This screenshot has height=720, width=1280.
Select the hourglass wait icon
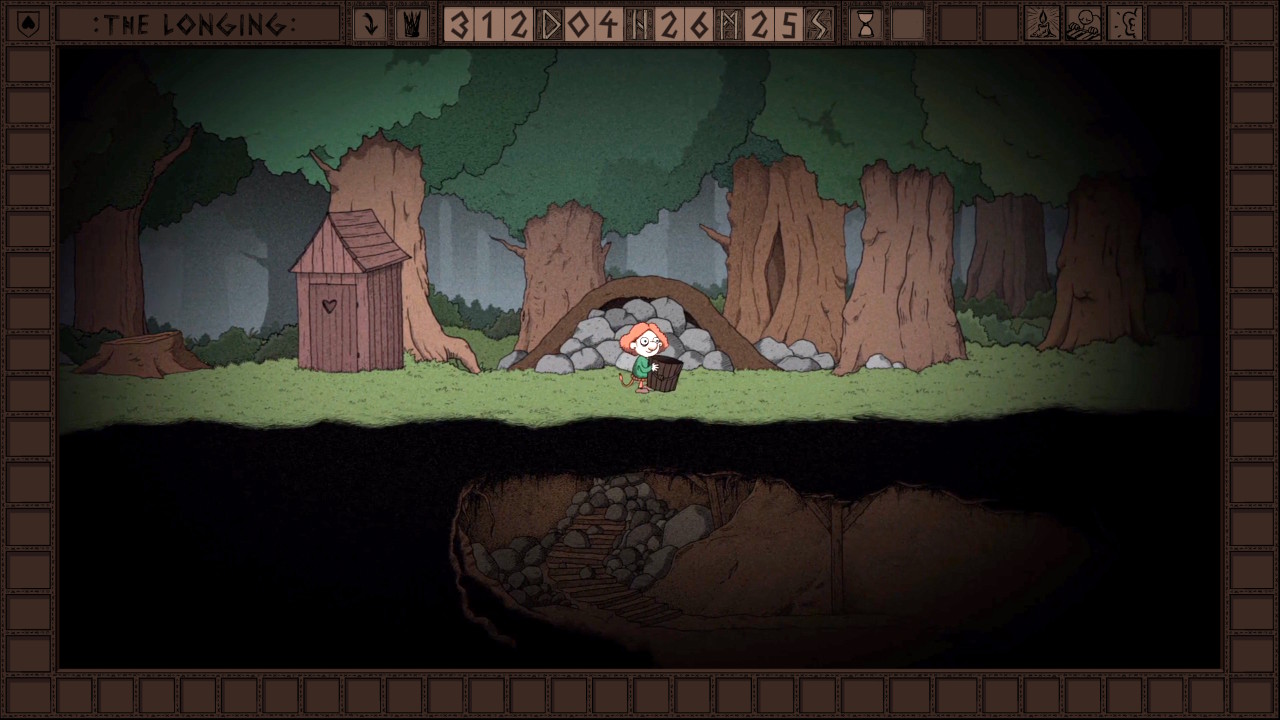866,24
